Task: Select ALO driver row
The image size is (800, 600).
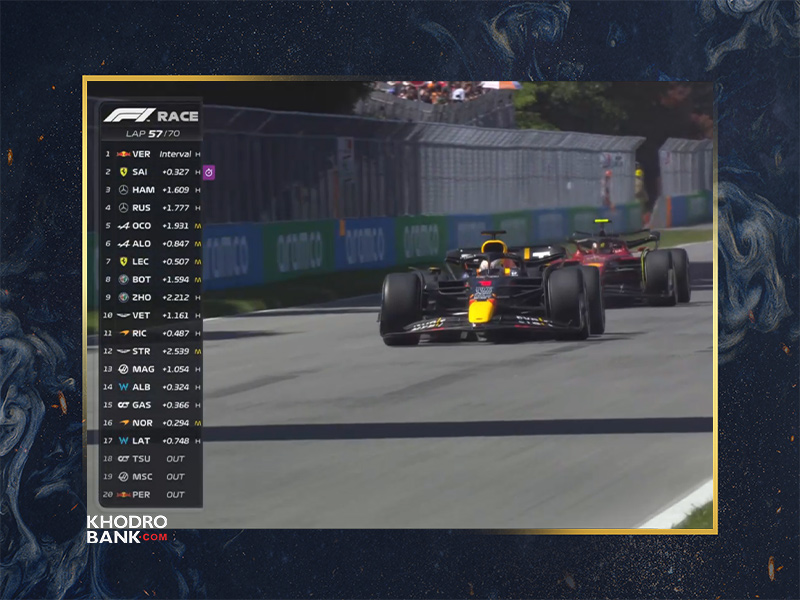Action: click(152, 243)
